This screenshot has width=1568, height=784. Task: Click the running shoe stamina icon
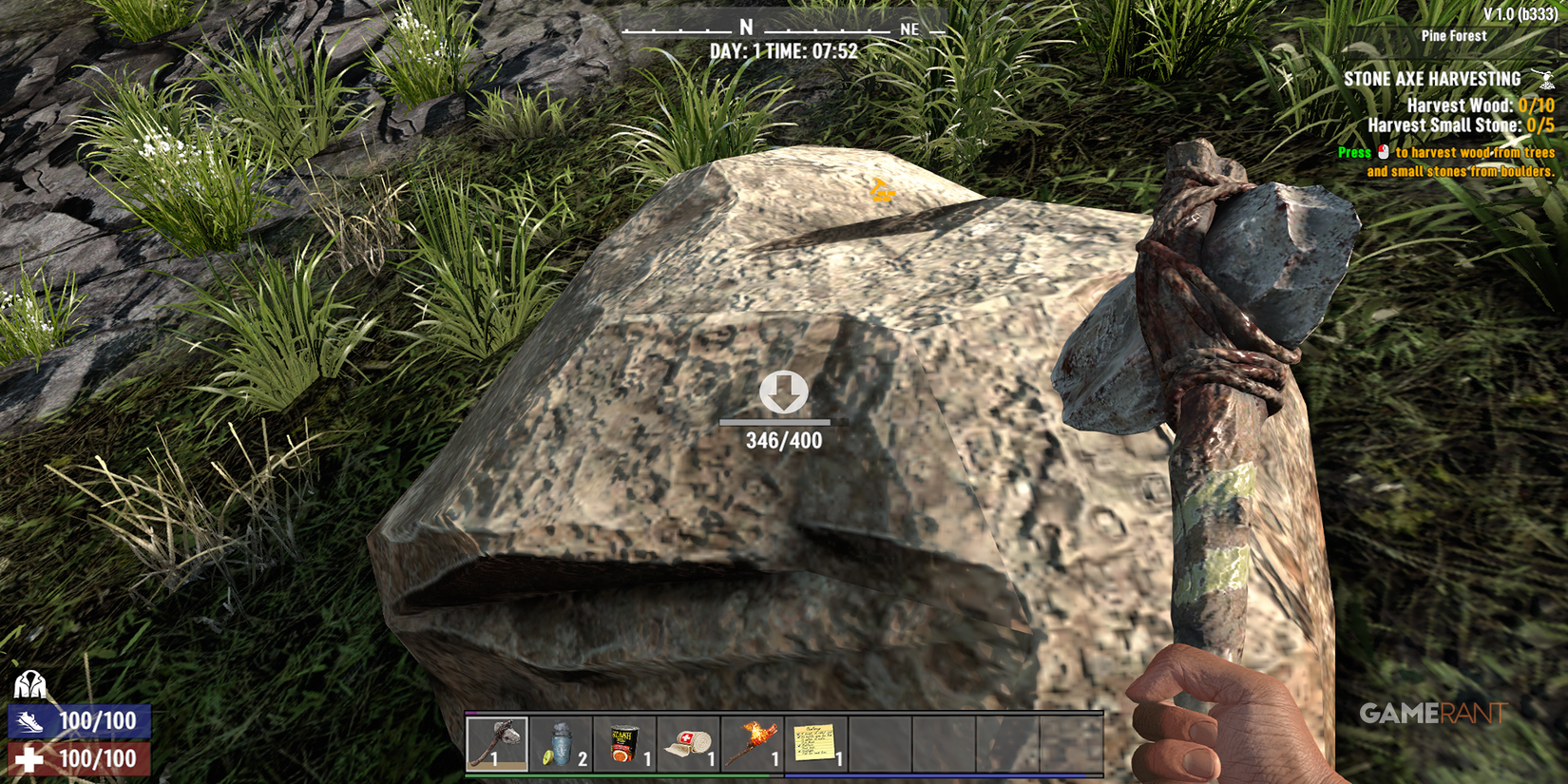coord(30,721)
